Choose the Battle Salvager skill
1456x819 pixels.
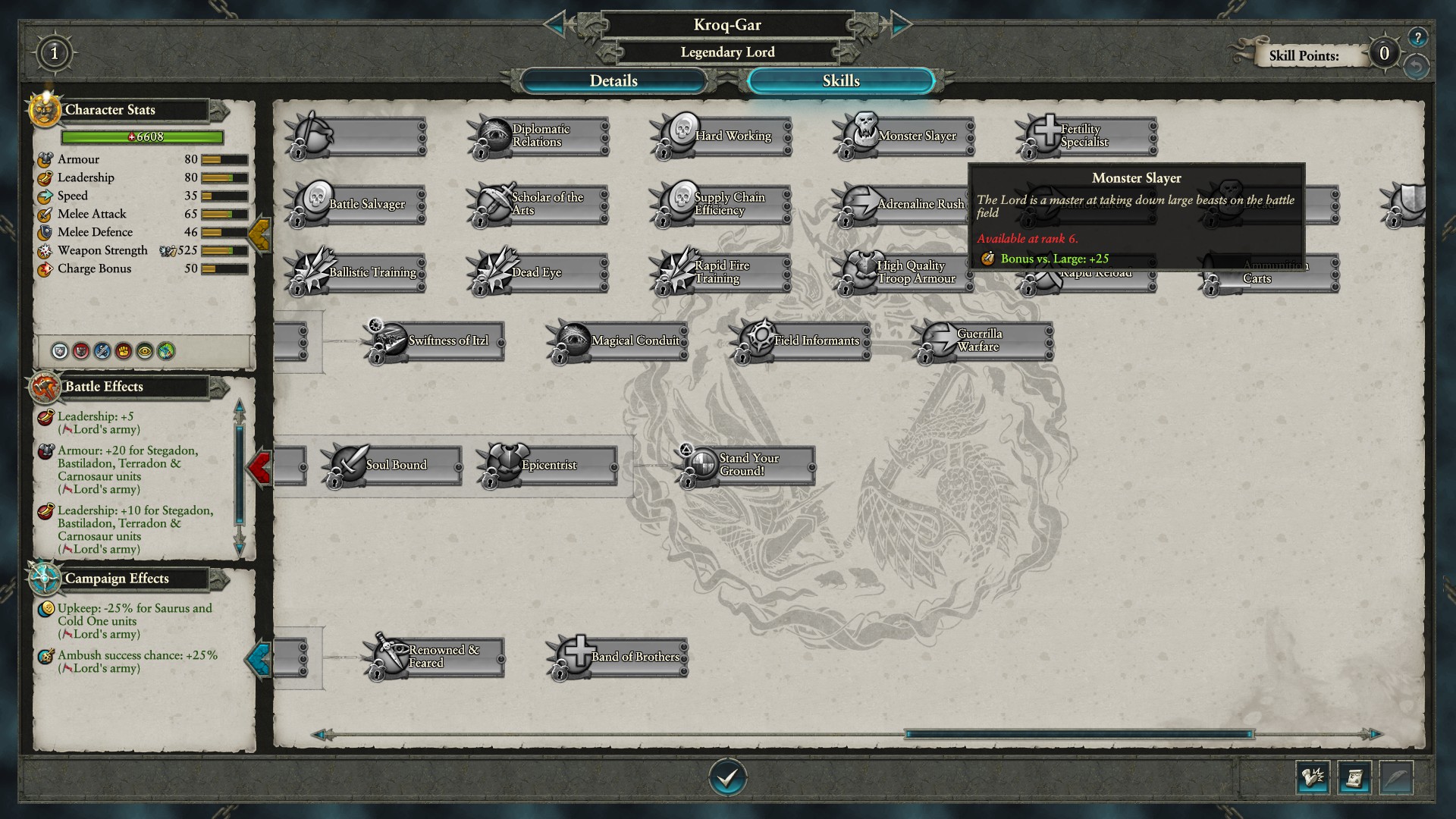[356, 204]
